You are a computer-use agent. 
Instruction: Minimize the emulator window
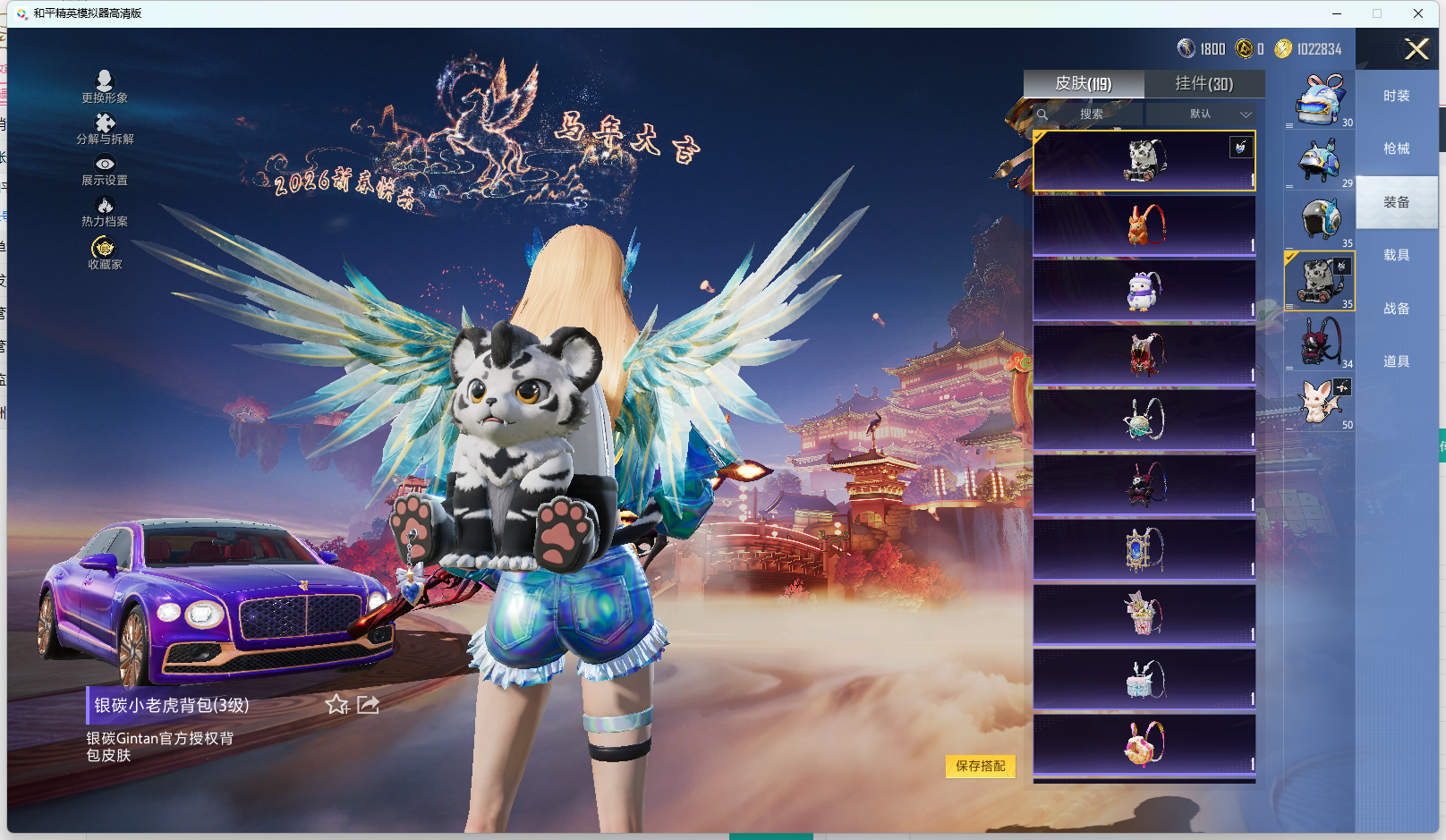[x=1337, y=13]
